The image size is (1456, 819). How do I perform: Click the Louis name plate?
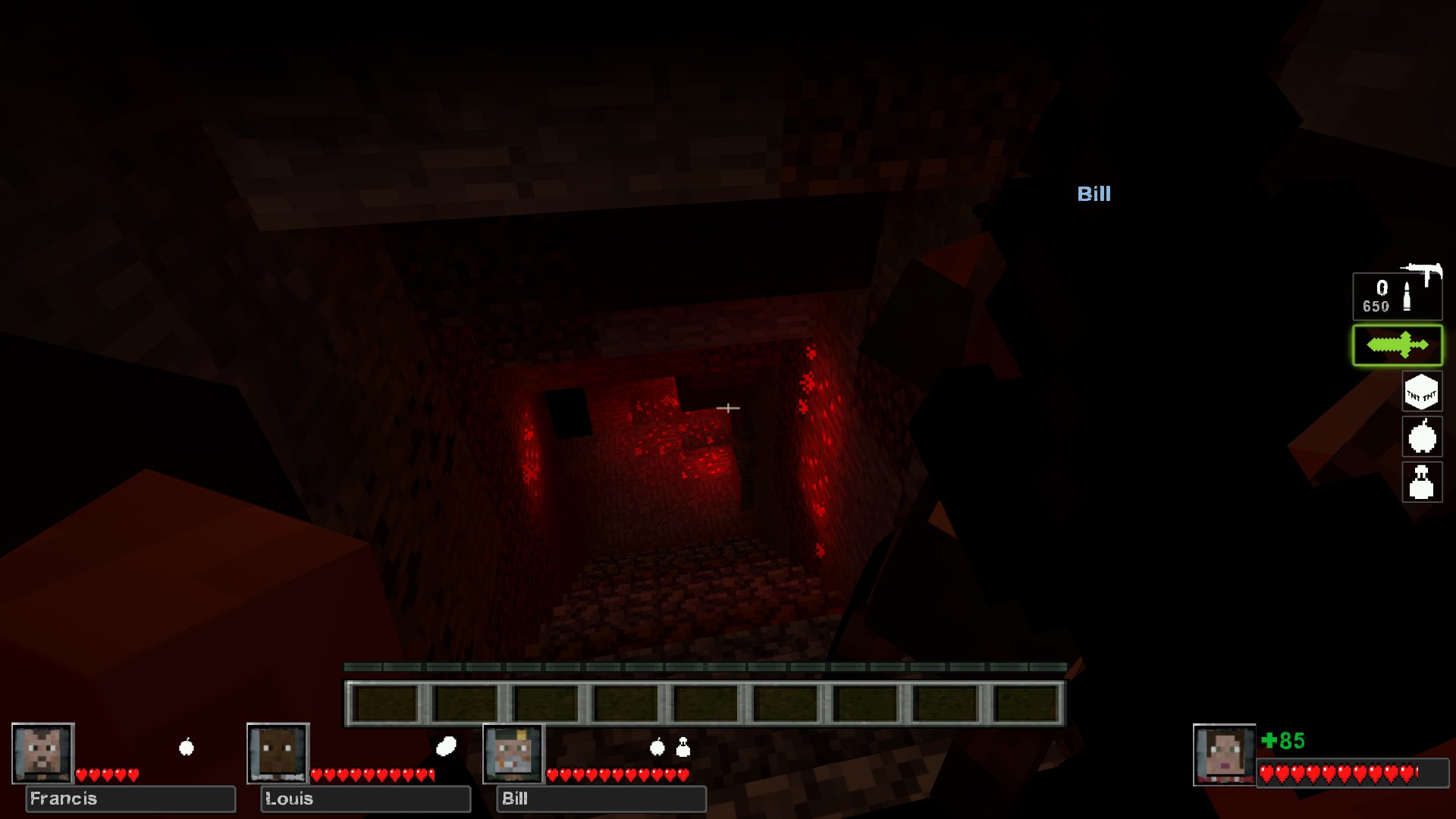366,799
